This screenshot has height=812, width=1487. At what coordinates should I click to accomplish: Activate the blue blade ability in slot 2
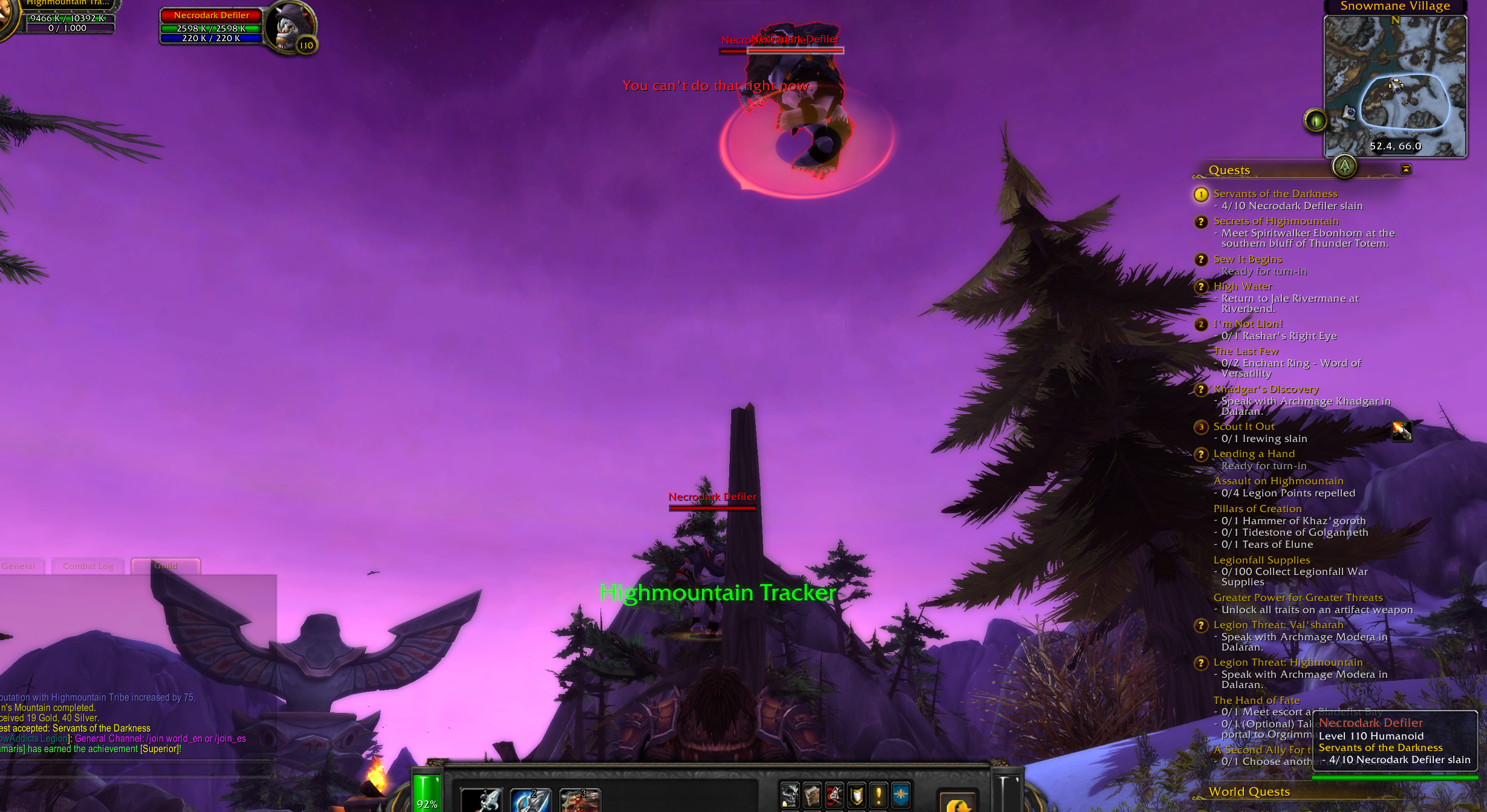(x=530, y=800)
